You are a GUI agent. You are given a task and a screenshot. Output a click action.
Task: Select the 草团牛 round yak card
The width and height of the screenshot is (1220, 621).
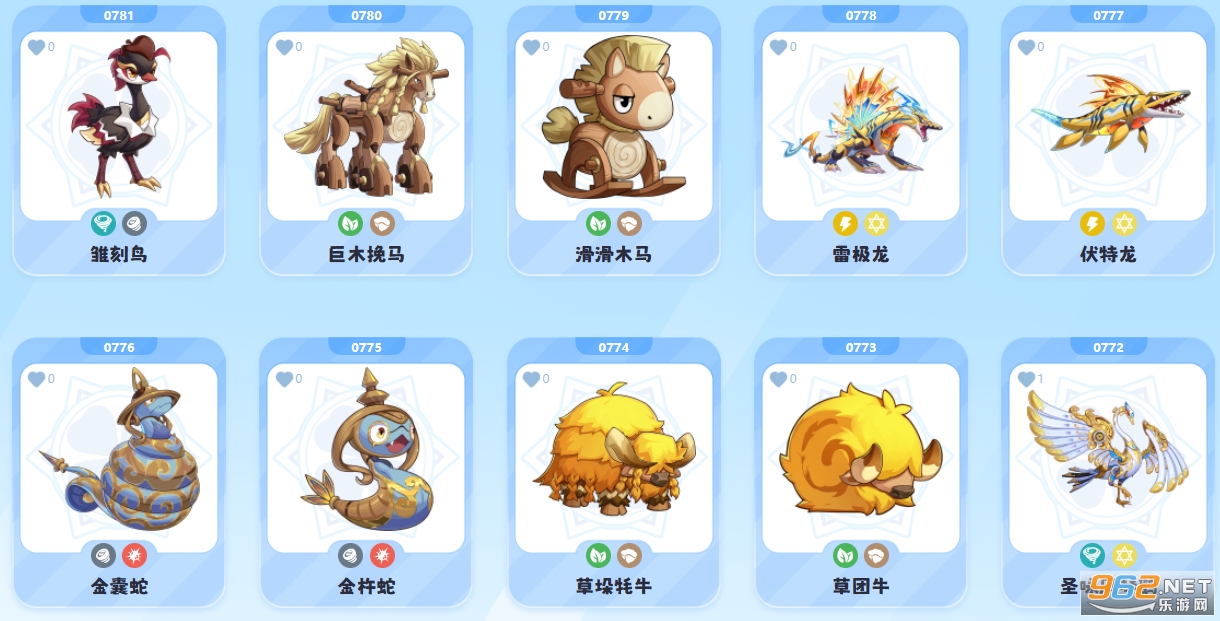pos(861,458)
